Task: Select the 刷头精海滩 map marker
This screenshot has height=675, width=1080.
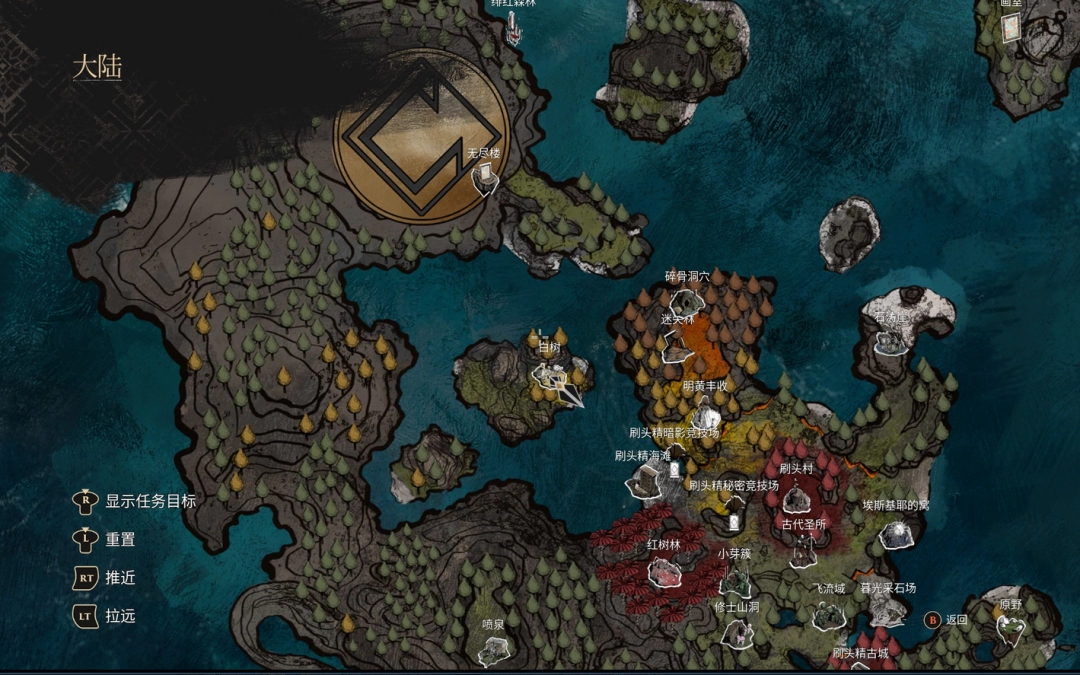Action: (642, 483)
